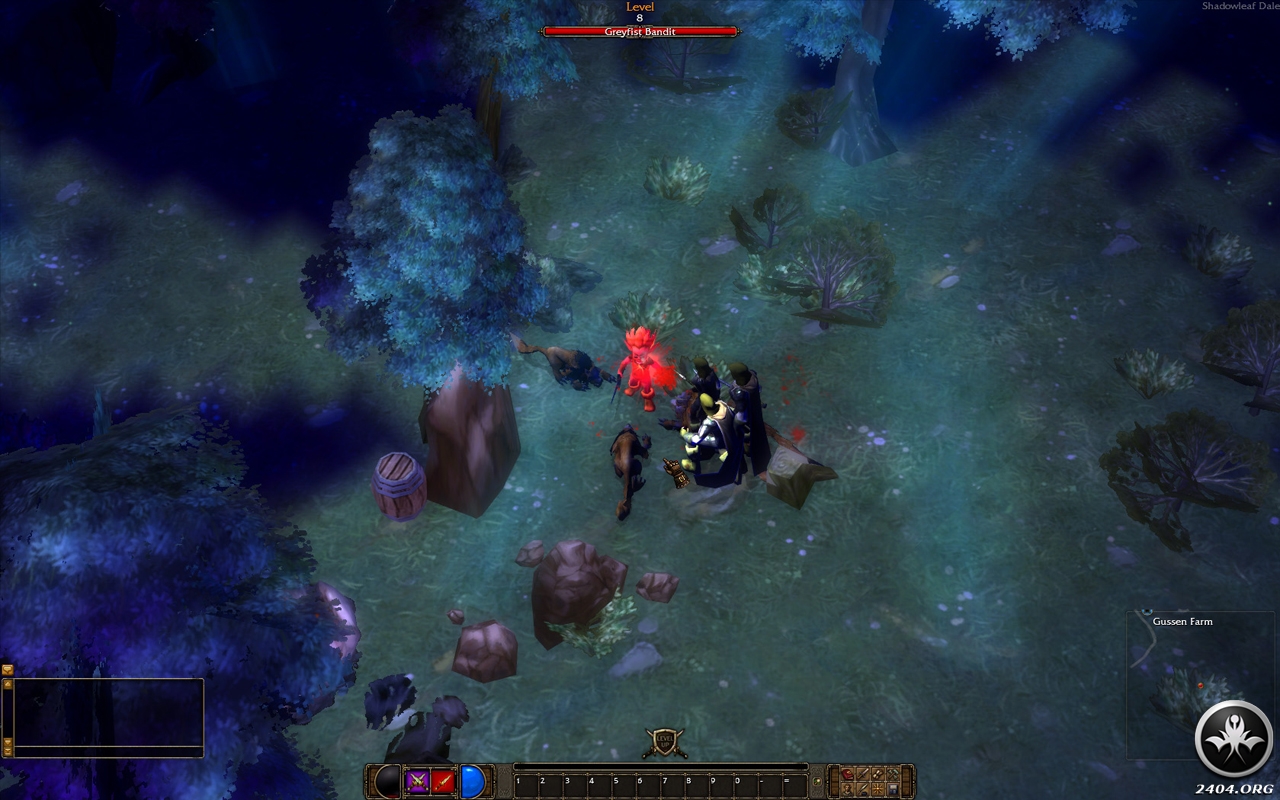Open the character portrait menu button
Screen dimensions: 1280x800
point(847,790)
